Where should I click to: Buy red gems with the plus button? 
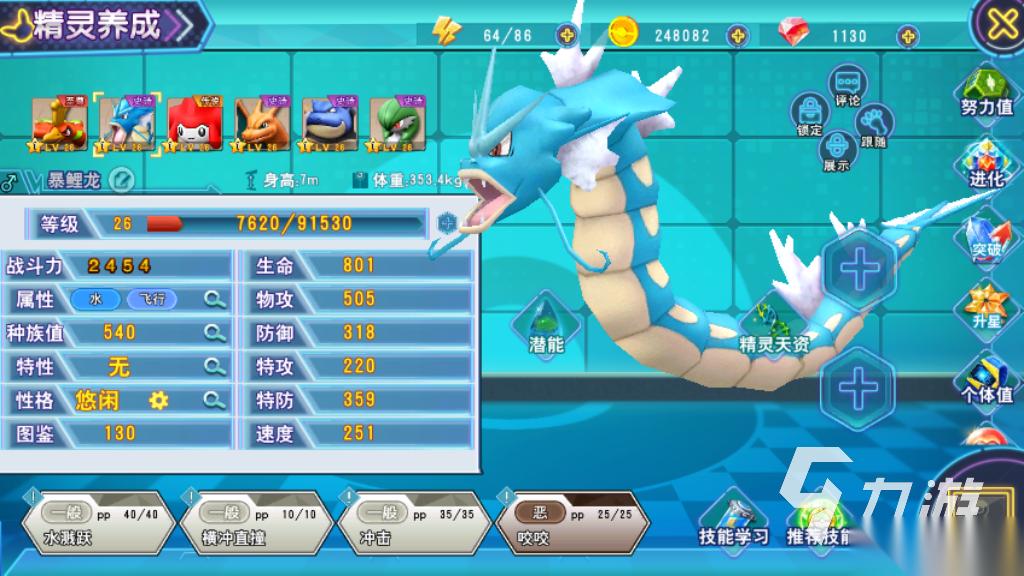tap(907, 36)
